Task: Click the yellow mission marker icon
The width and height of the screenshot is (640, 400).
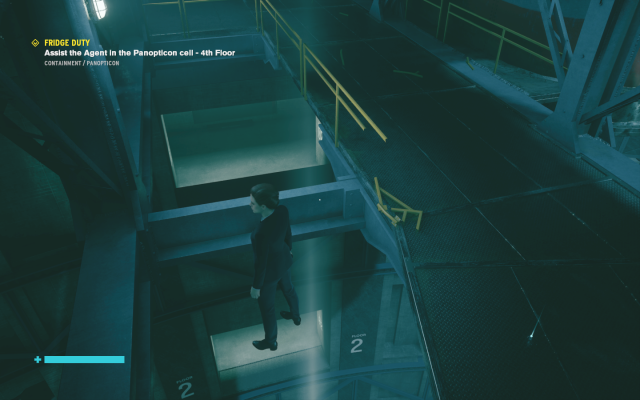Action: click(36, 42)
